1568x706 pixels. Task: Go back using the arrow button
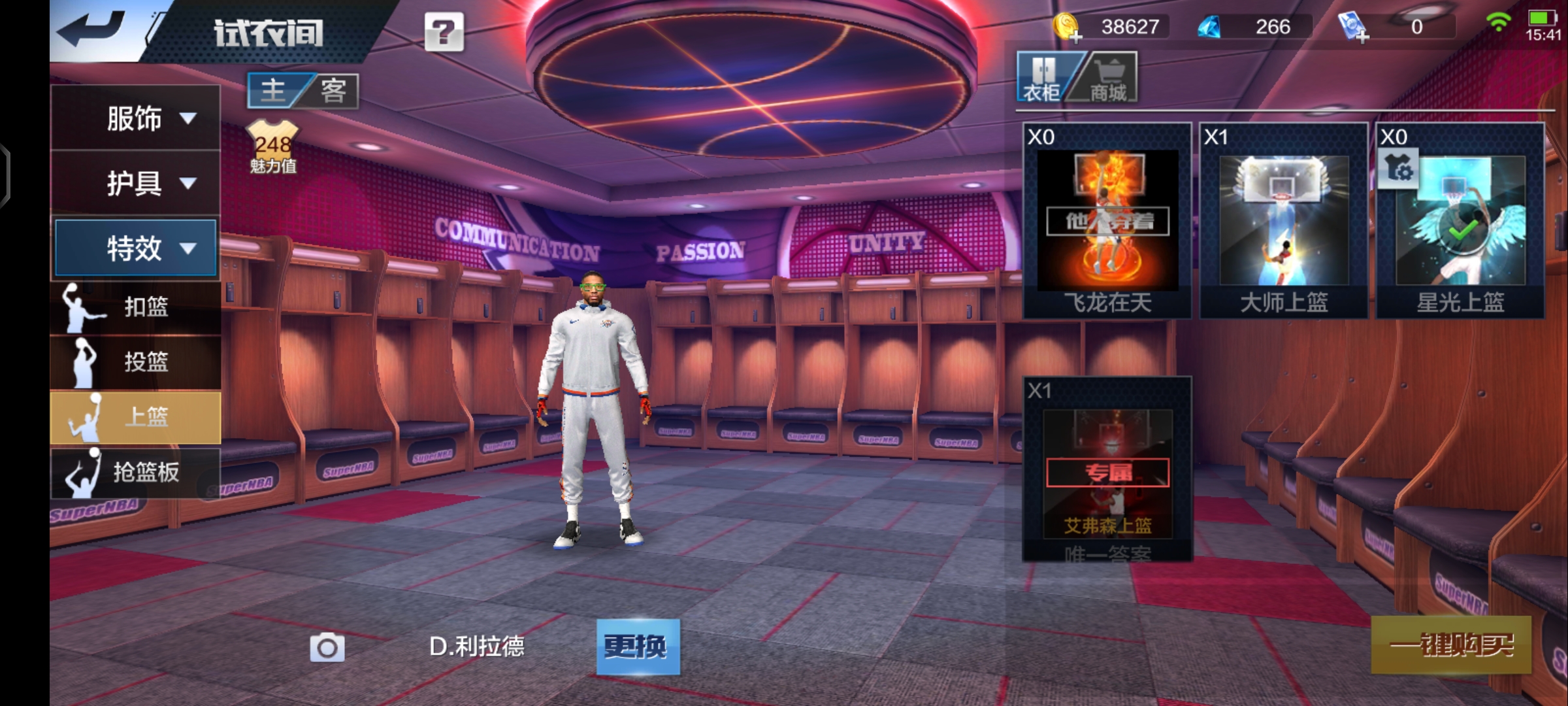[91, 30]
